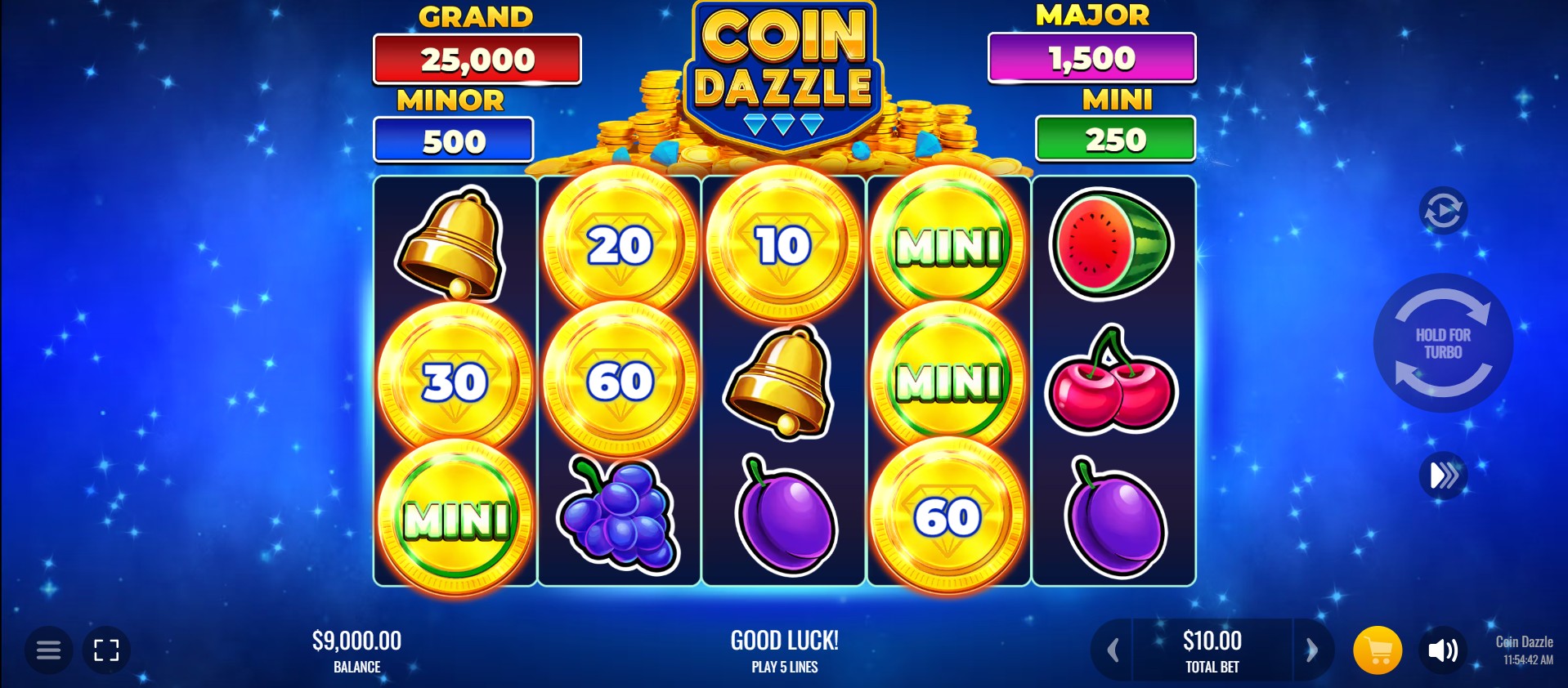Click the Coin Dazzle logo
The image size is (1568, 688).
point(784,74)
